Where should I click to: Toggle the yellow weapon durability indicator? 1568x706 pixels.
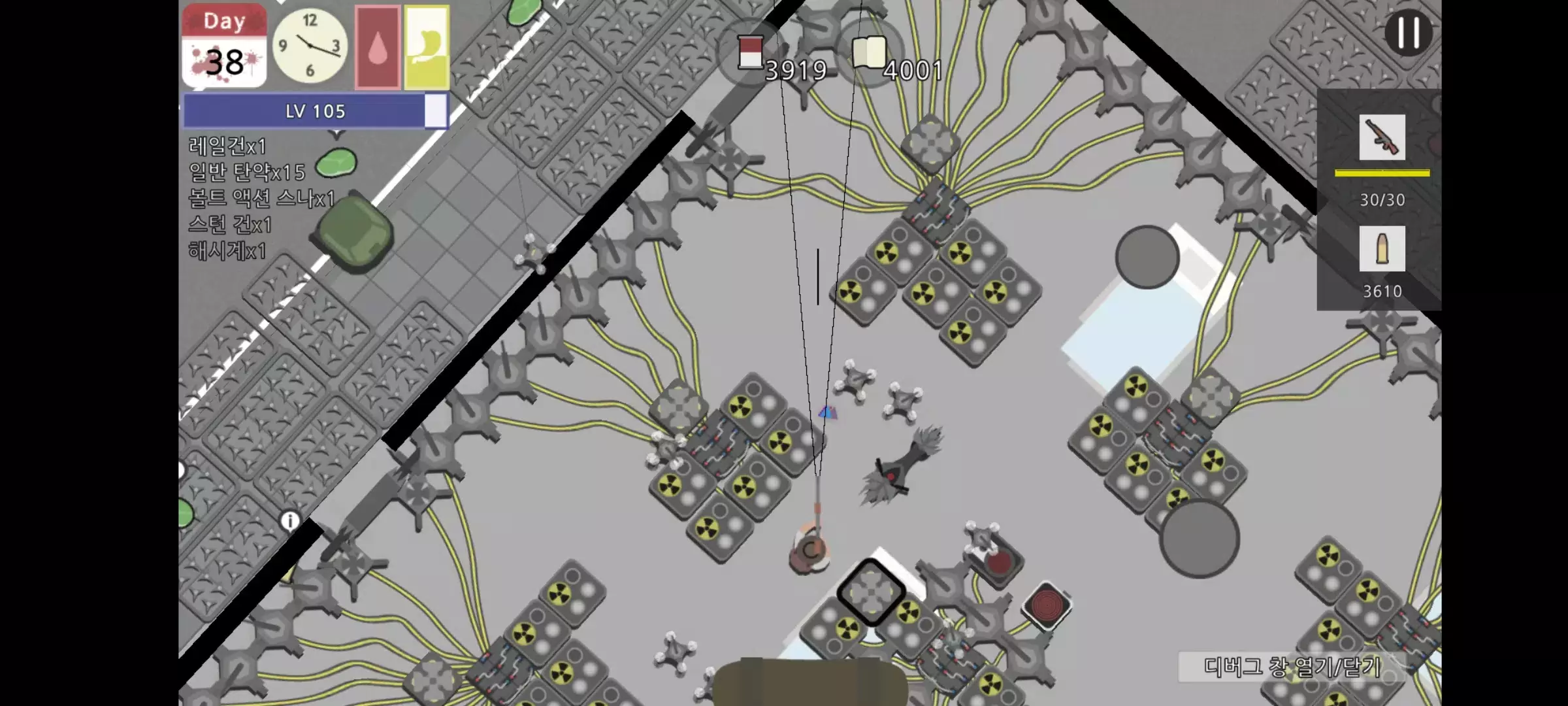(x=1380, y=171)
